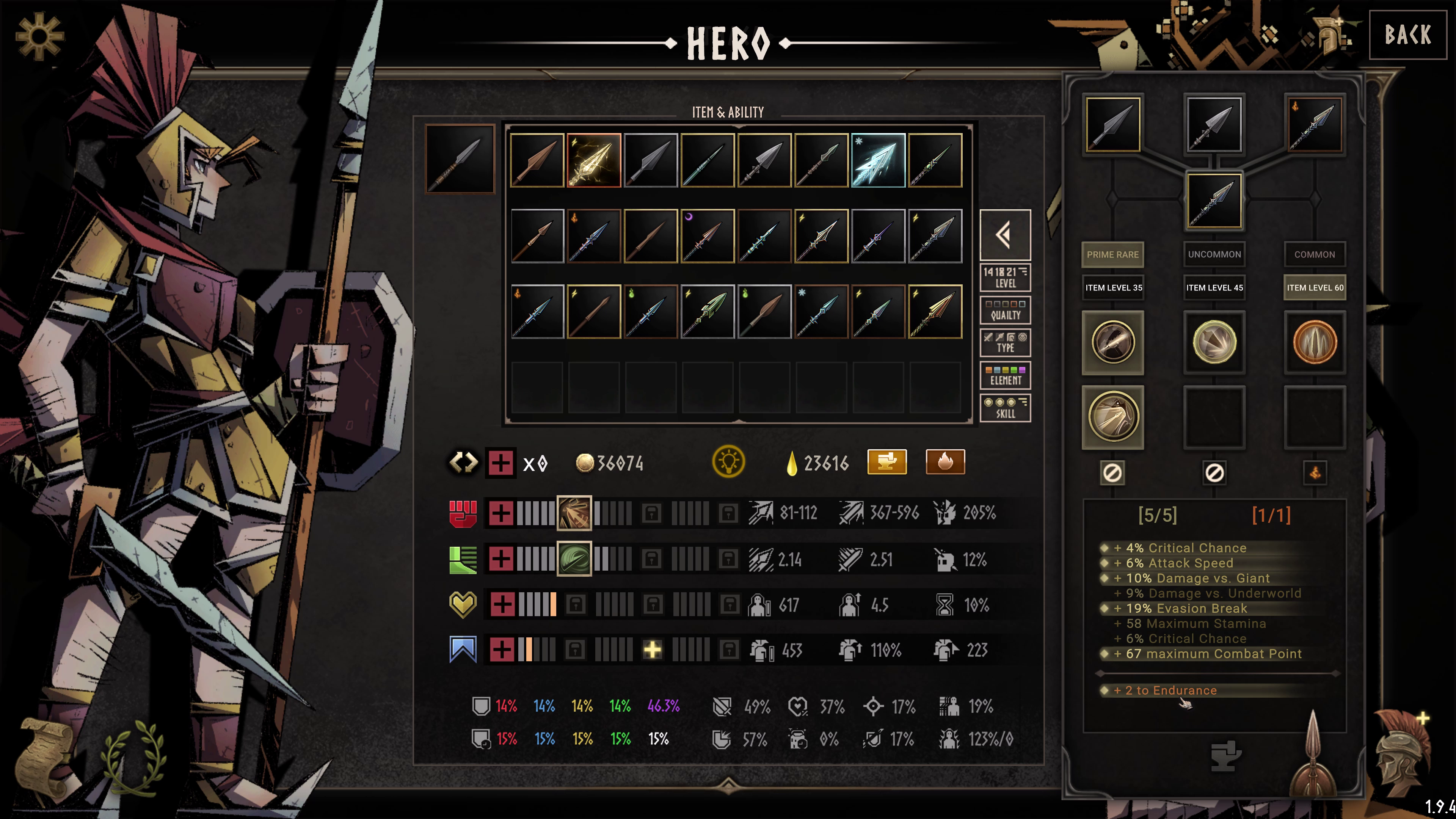Select the equipped spear slot

[460, 159]
